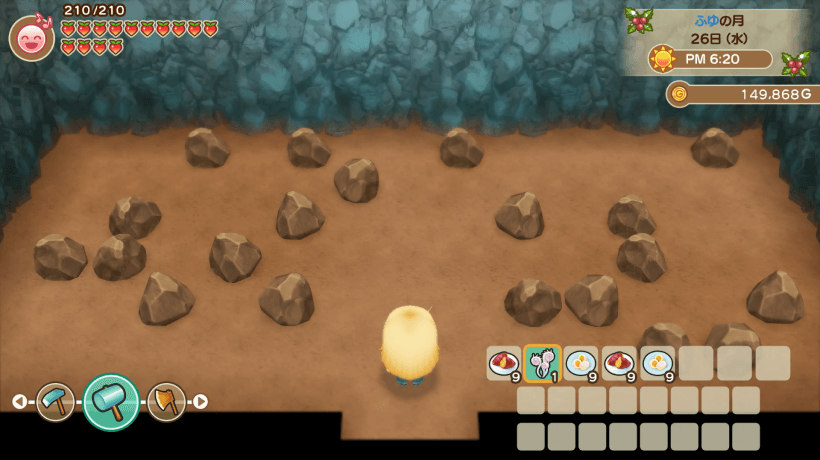Select the highlighted white flower item slot

click(x=542, y=364)
